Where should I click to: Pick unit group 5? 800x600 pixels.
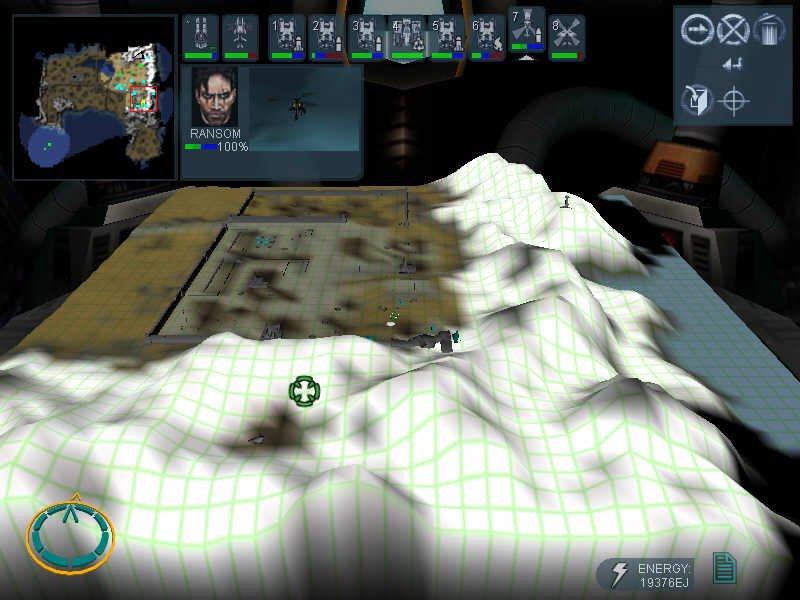click(446, 38)
